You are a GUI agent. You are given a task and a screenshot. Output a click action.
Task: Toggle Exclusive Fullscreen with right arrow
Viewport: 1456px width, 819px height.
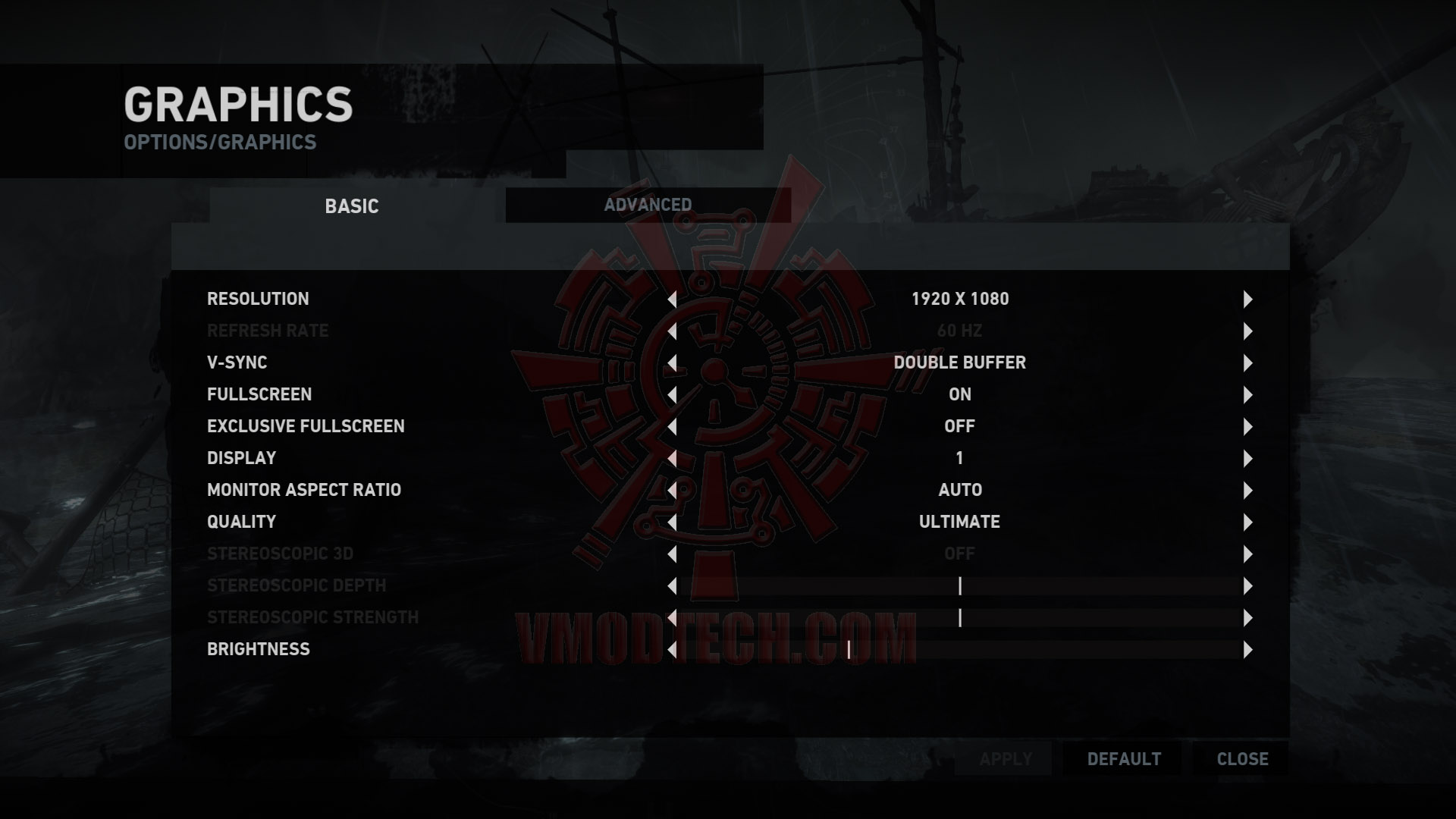click(1247, 427)
